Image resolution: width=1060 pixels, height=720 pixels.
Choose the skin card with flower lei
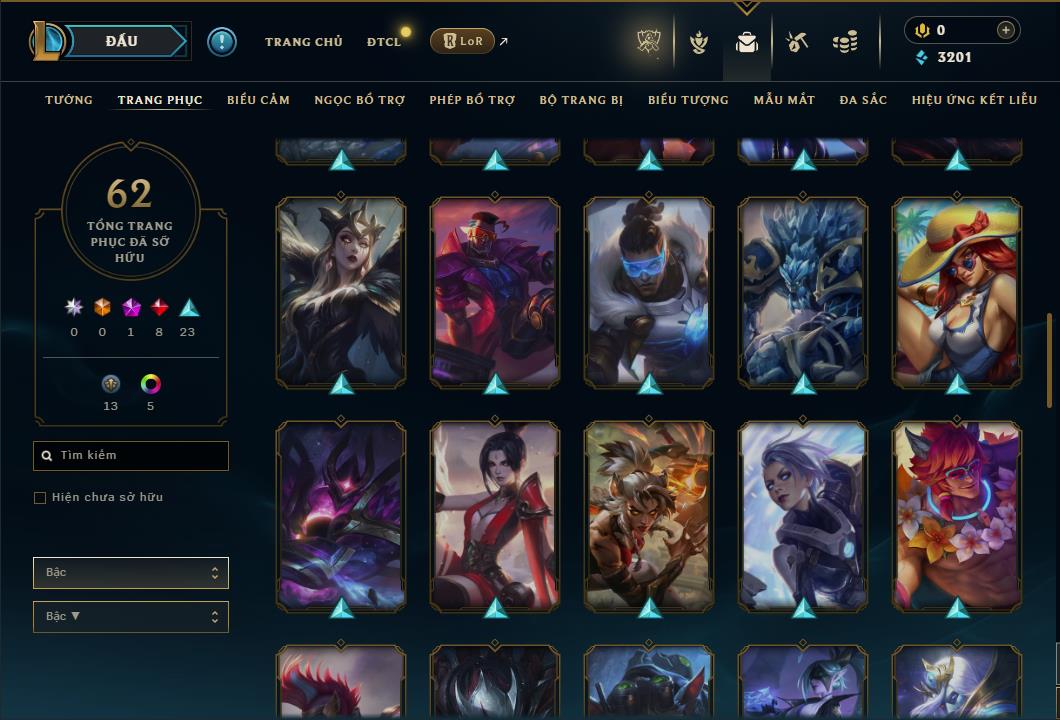957,515
